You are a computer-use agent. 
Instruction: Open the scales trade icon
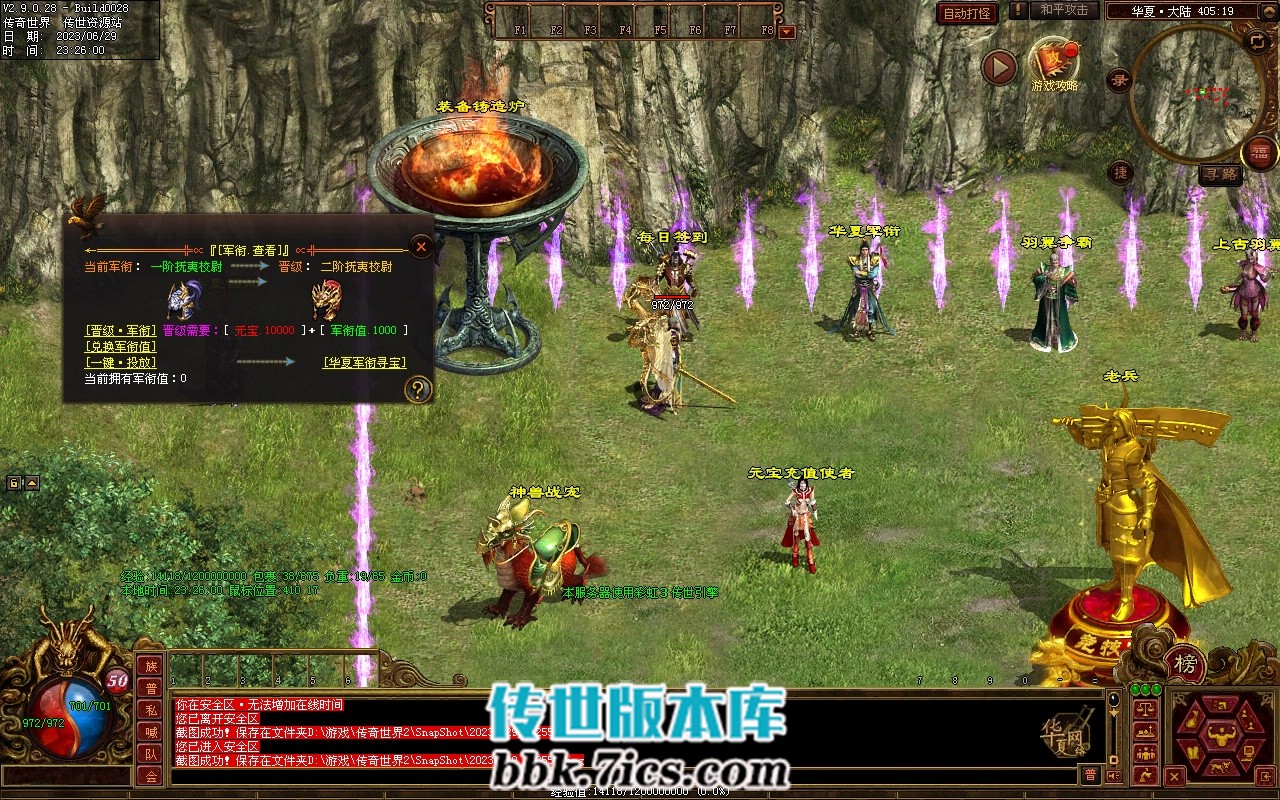(1147, 708)
